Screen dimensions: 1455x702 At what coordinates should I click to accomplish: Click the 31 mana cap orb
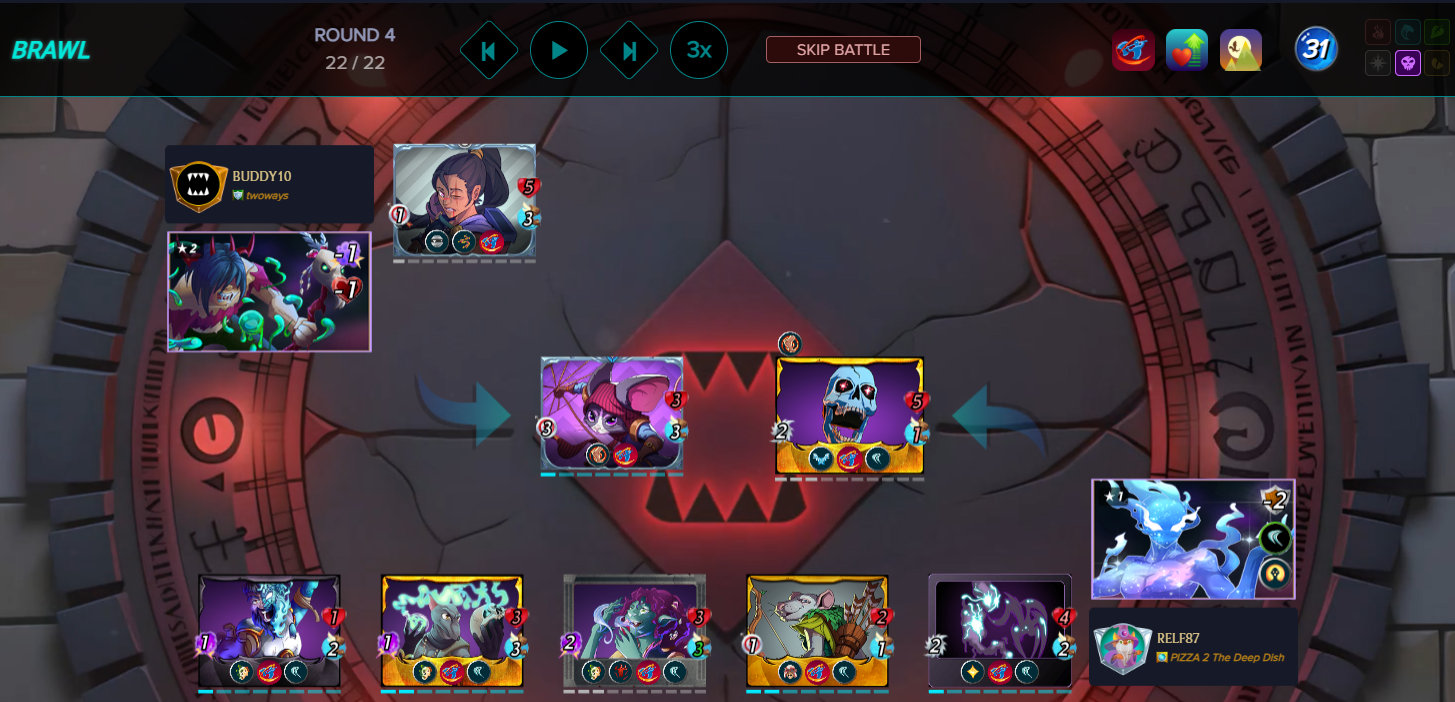click(1316, 49)
